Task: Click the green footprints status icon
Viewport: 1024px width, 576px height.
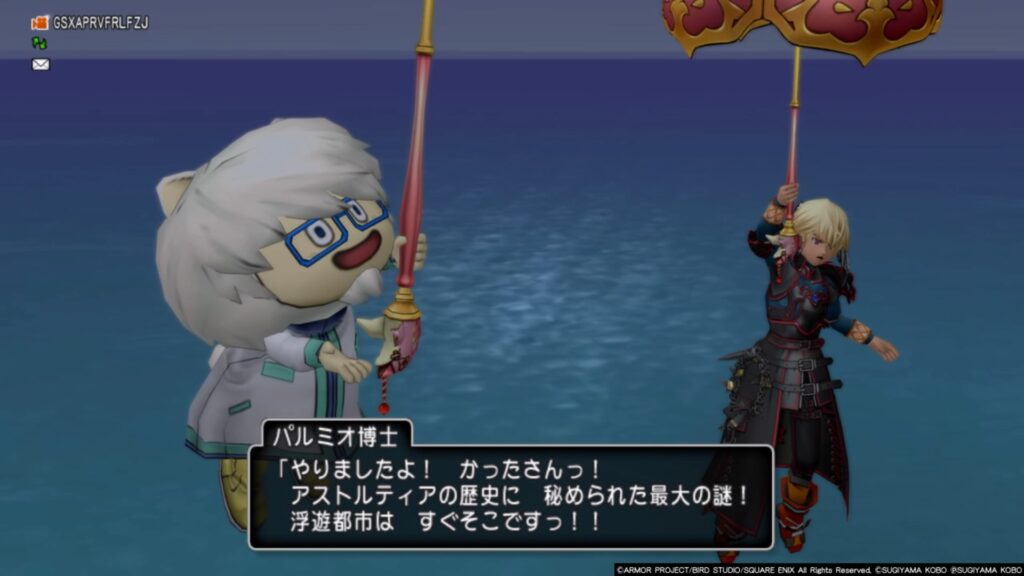Action: coord(39,43)
